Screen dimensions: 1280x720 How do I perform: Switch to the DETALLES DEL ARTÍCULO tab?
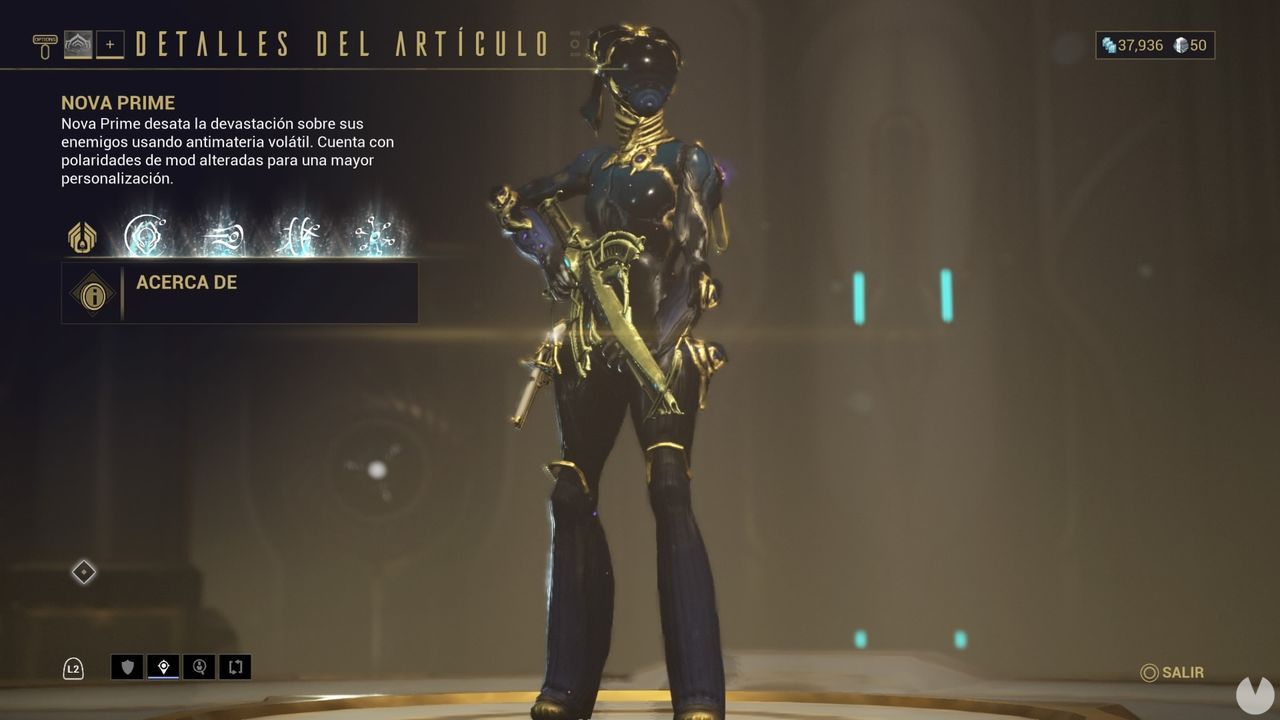[340, 43]
